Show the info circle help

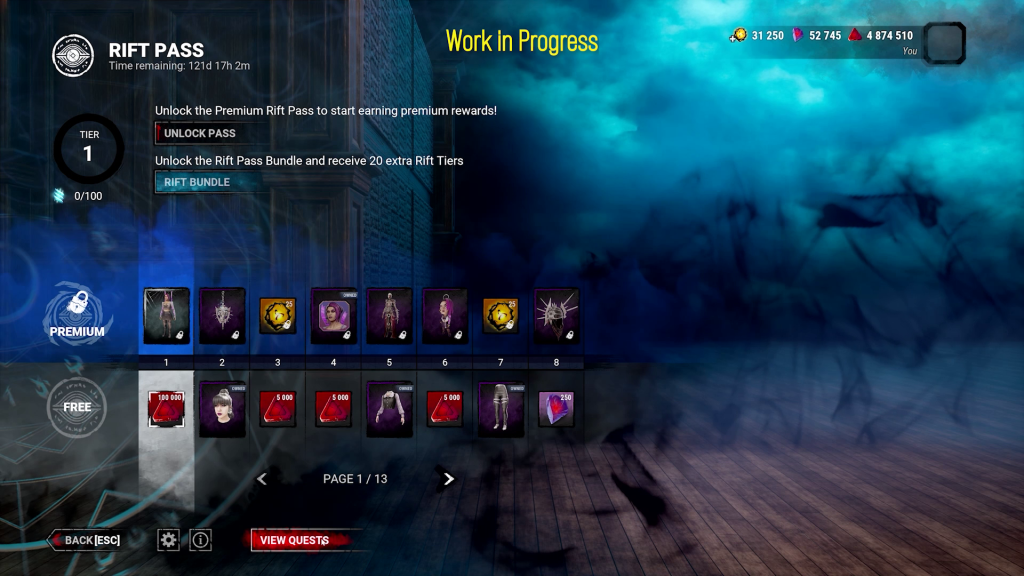[x=201, y=540]
